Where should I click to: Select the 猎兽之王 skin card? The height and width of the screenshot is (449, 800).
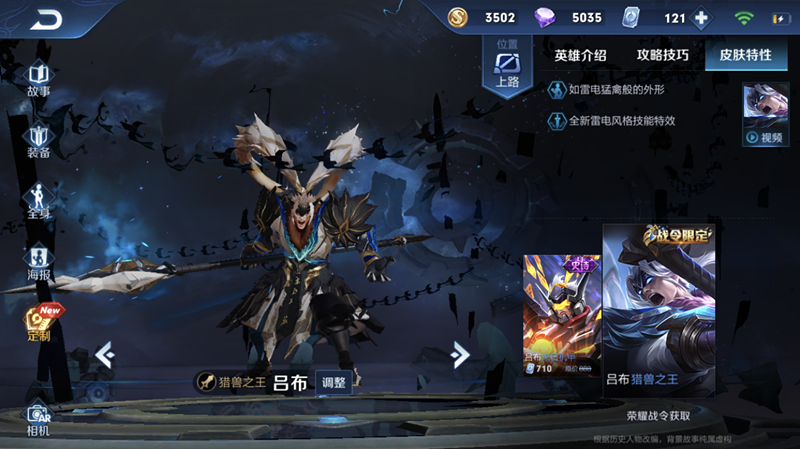point(658,312)
